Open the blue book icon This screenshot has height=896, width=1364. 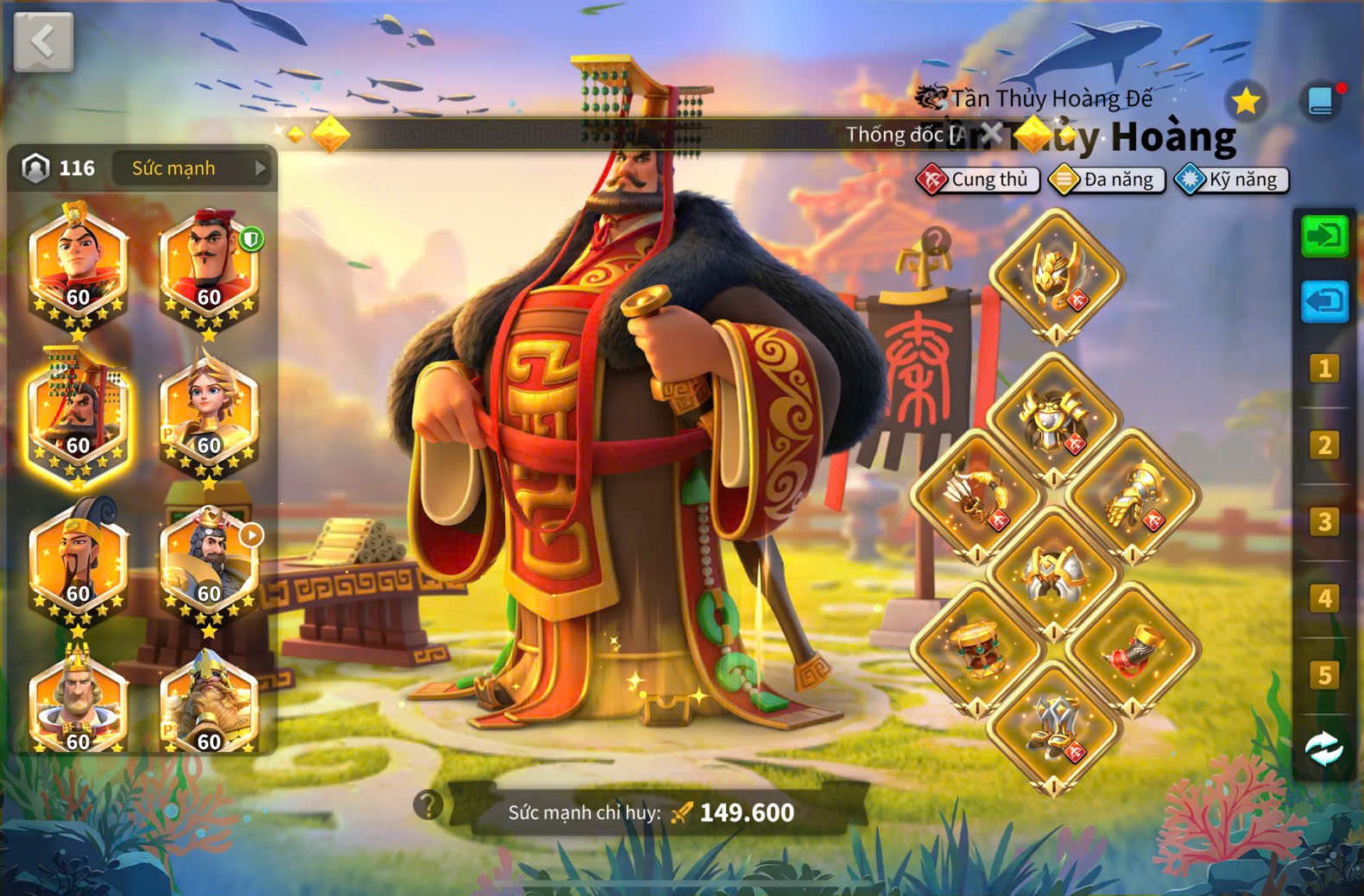(1321, 102)
